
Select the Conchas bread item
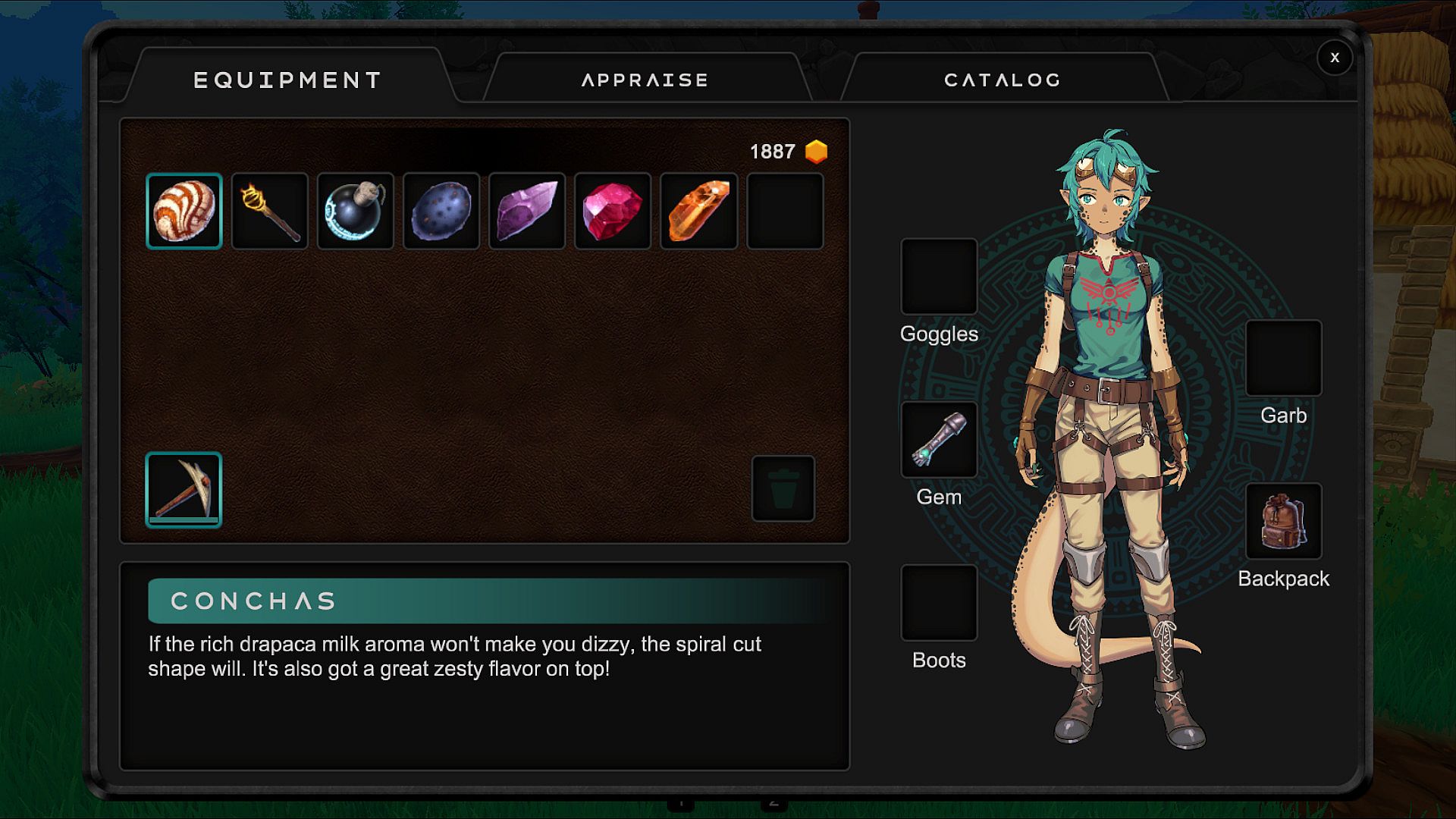(x=184, y=211)
